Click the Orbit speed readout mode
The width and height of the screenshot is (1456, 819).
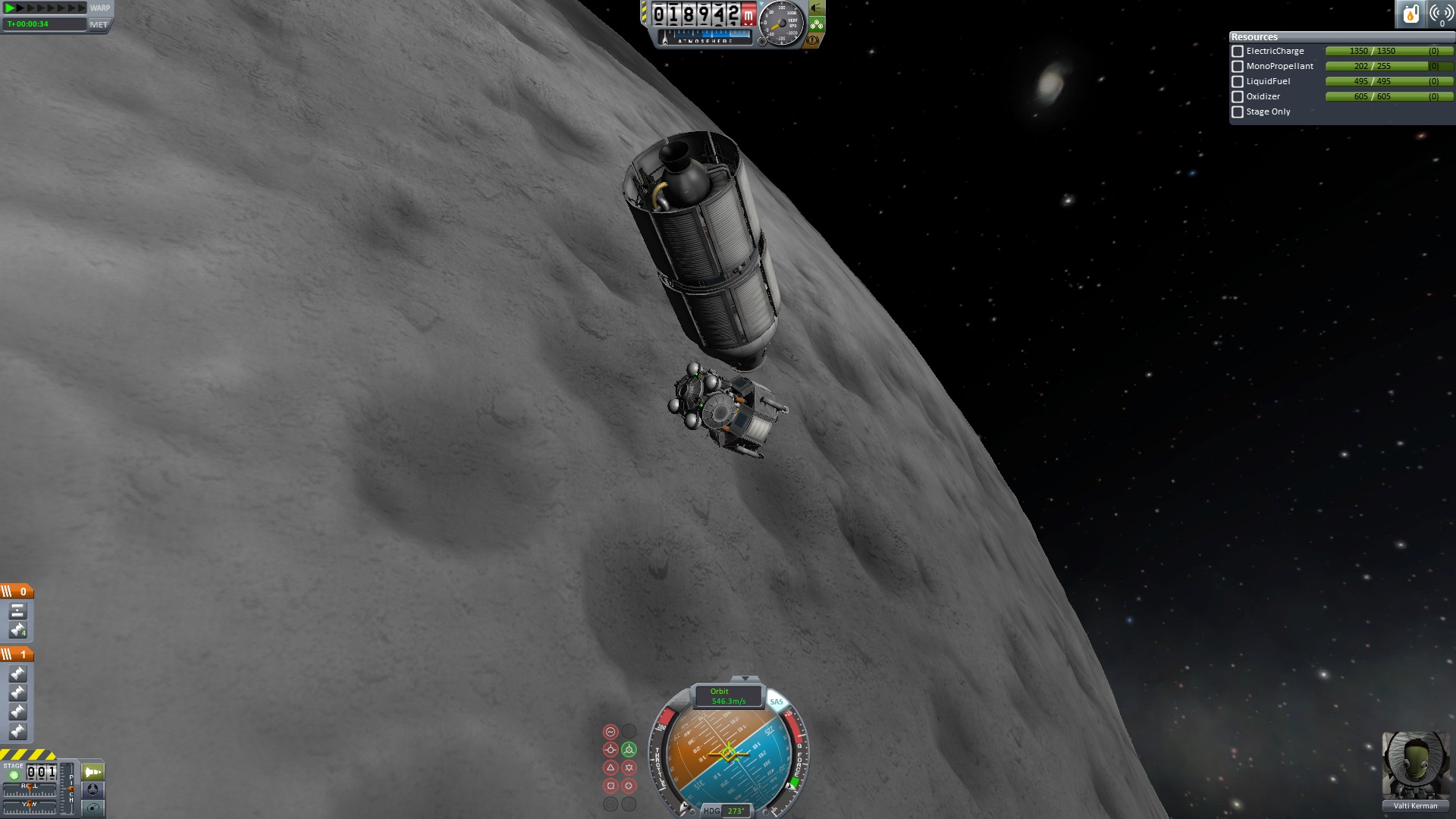pos(728,696)
